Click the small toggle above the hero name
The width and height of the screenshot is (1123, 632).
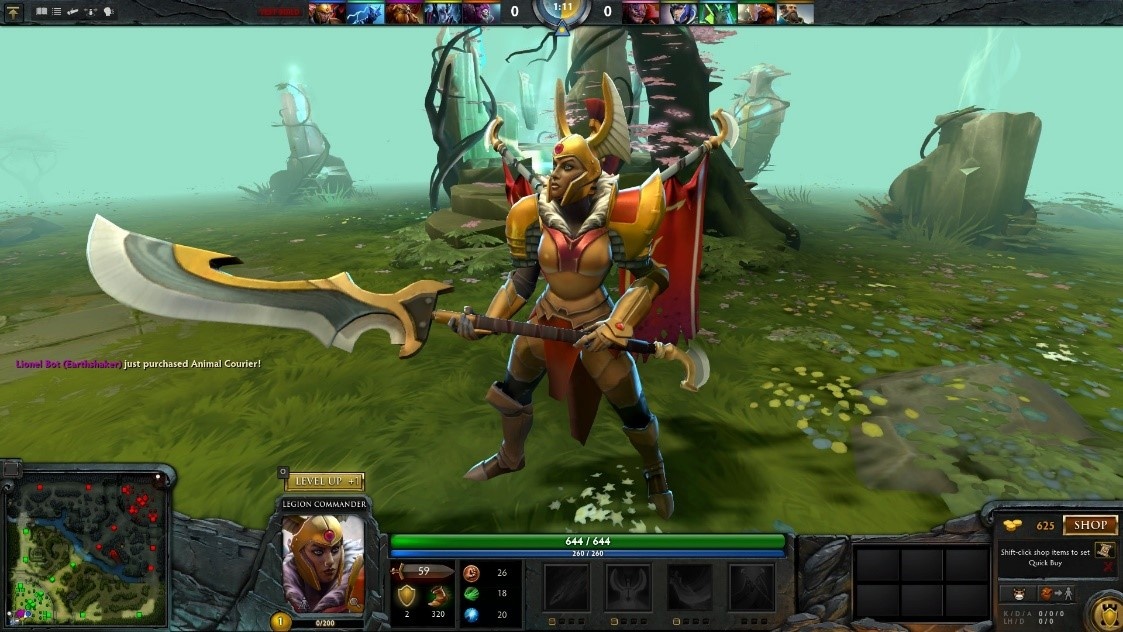(284, 472)
